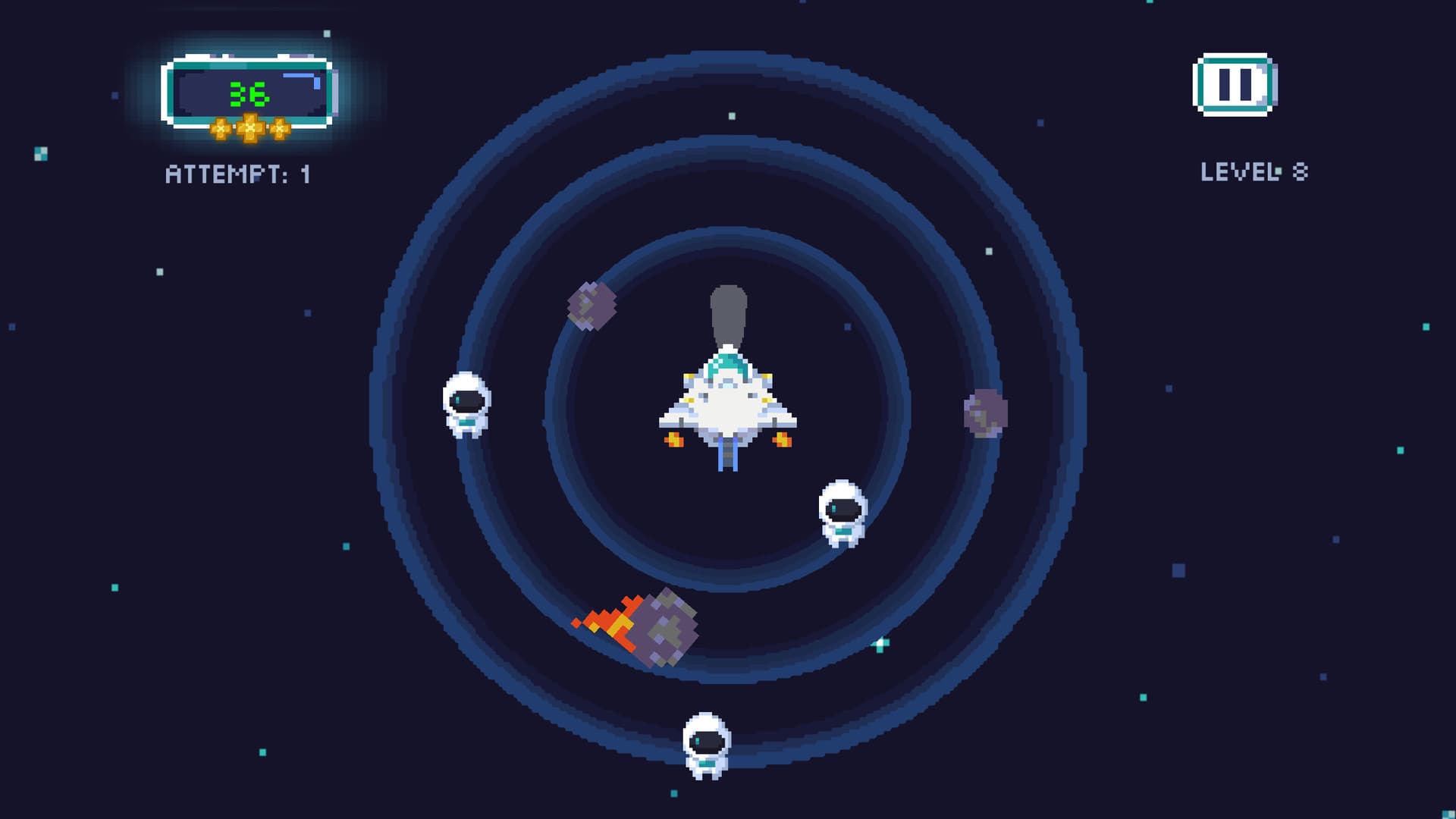
Task: Open the timer frame at top left
Action: click(246, 91)
